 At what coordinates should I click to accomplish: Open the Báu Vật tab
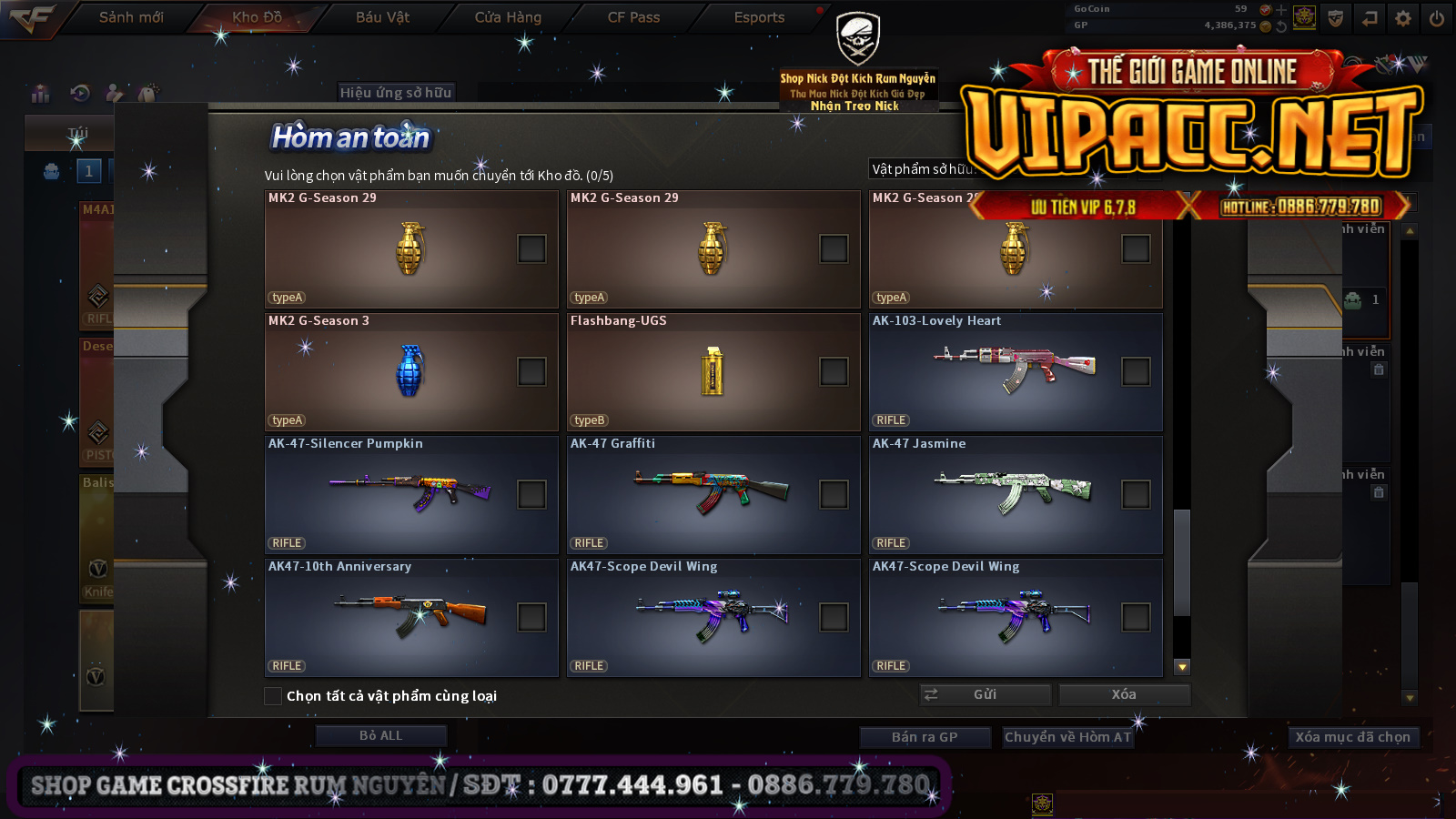coord(382,17)
